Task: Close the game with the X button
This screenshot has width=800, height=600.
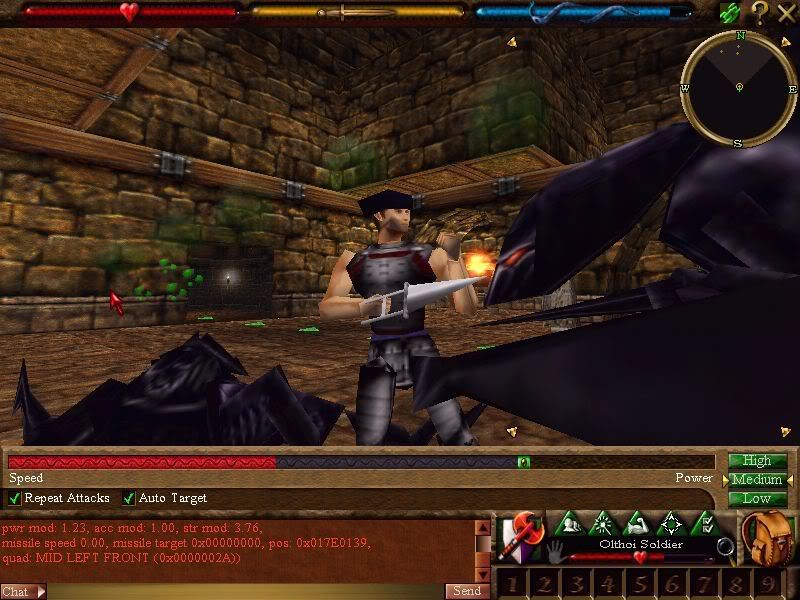Action: coord(785,12)
